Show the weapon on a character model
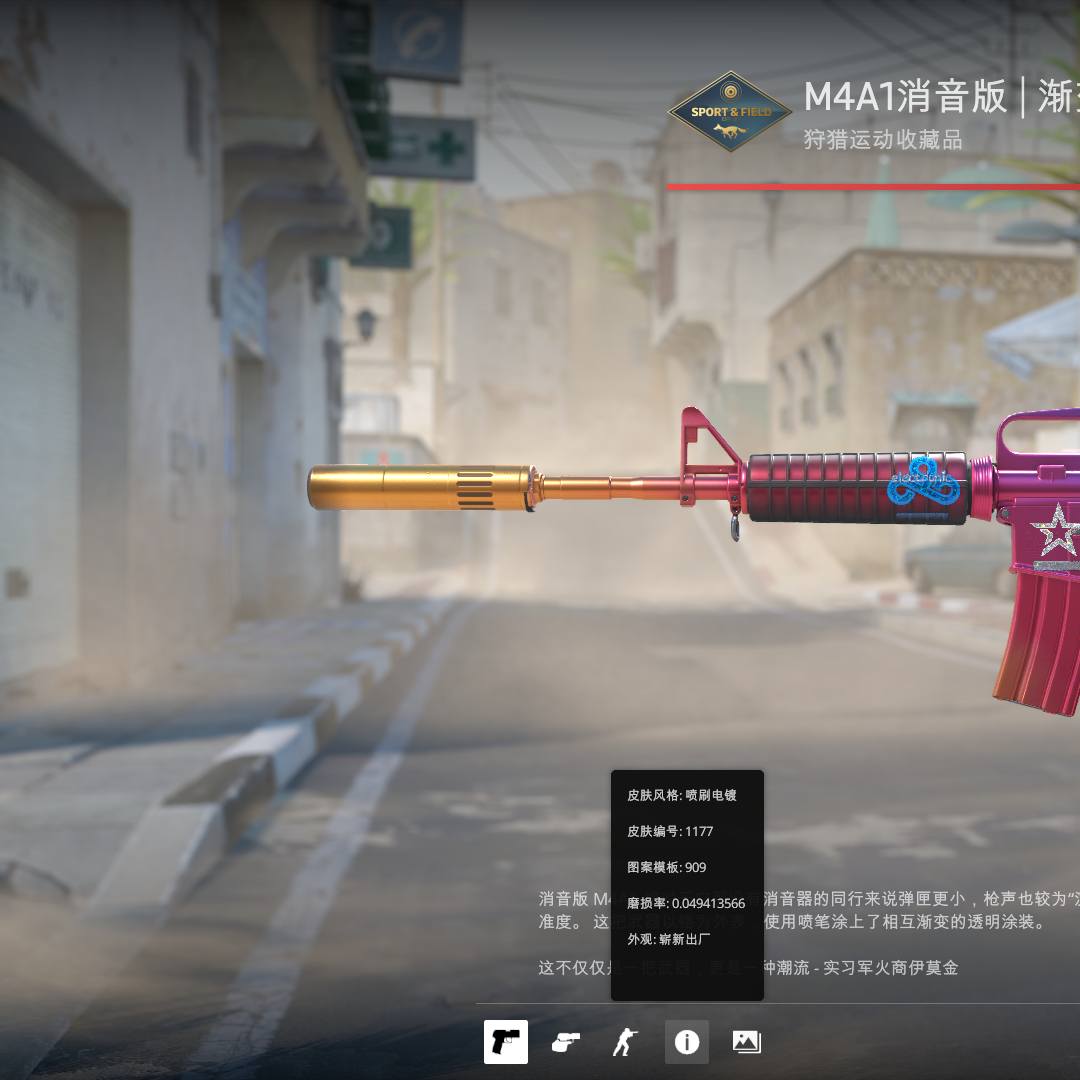The image size is (1080, 1080). (x=625, y=1042)
